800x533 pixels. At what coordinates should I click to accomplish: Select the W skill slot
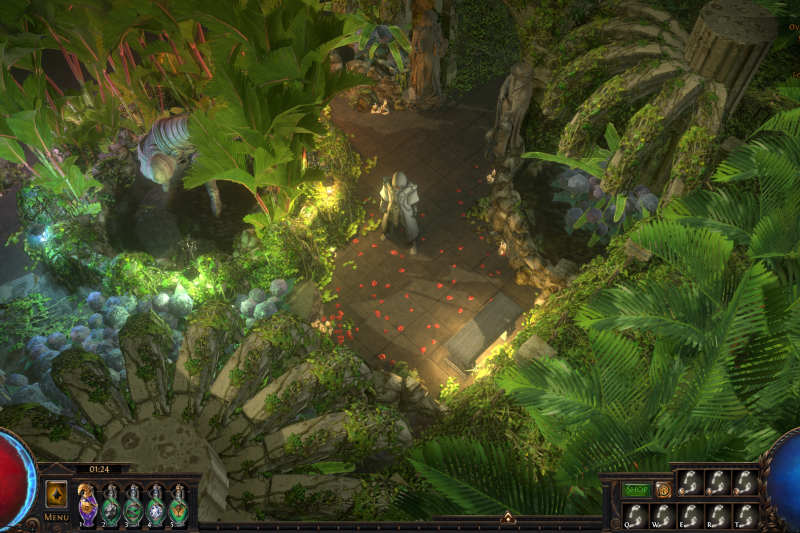click(662, 515)
